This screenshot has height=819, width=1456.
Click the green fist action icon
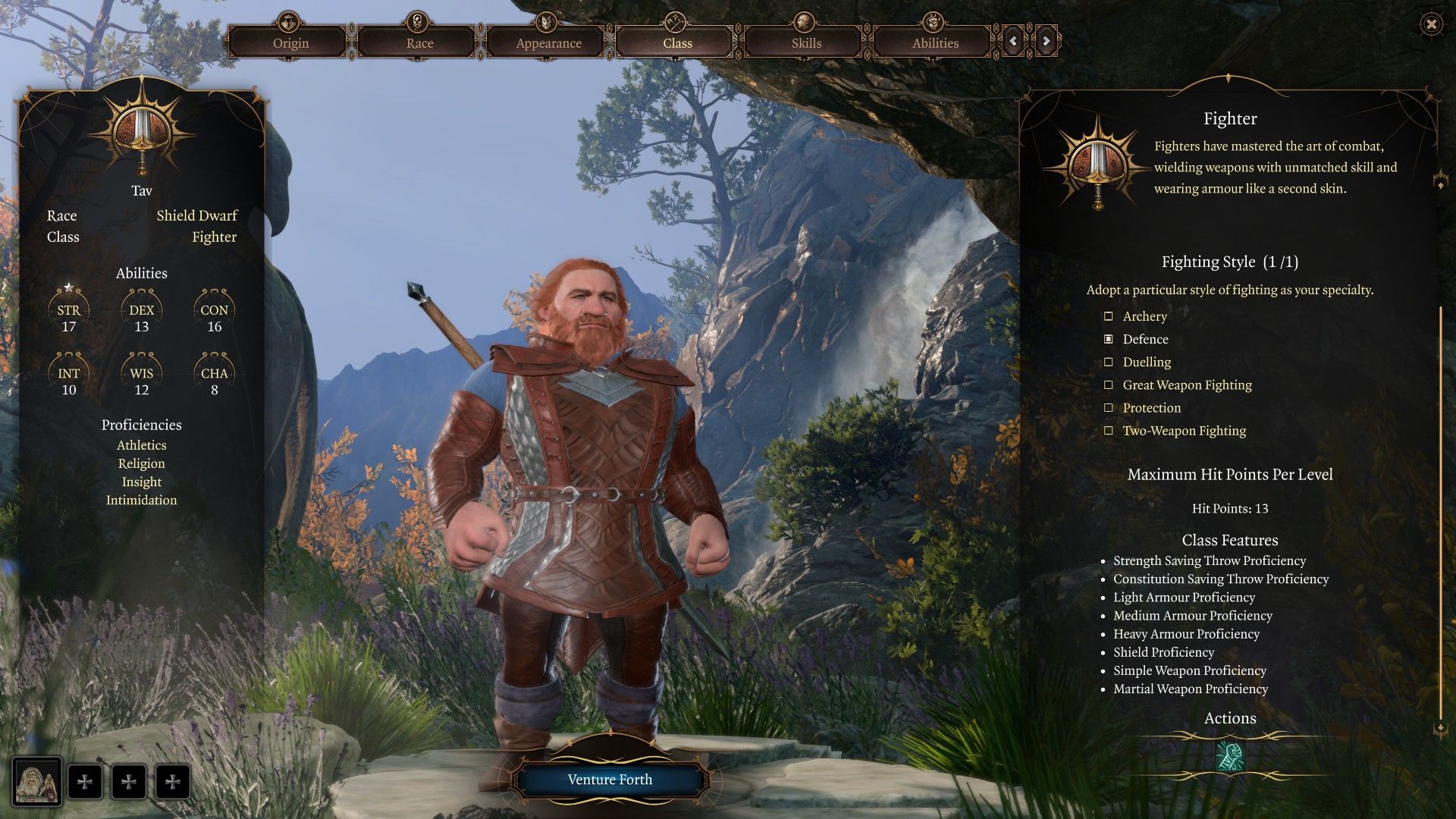click(1230, 756)
